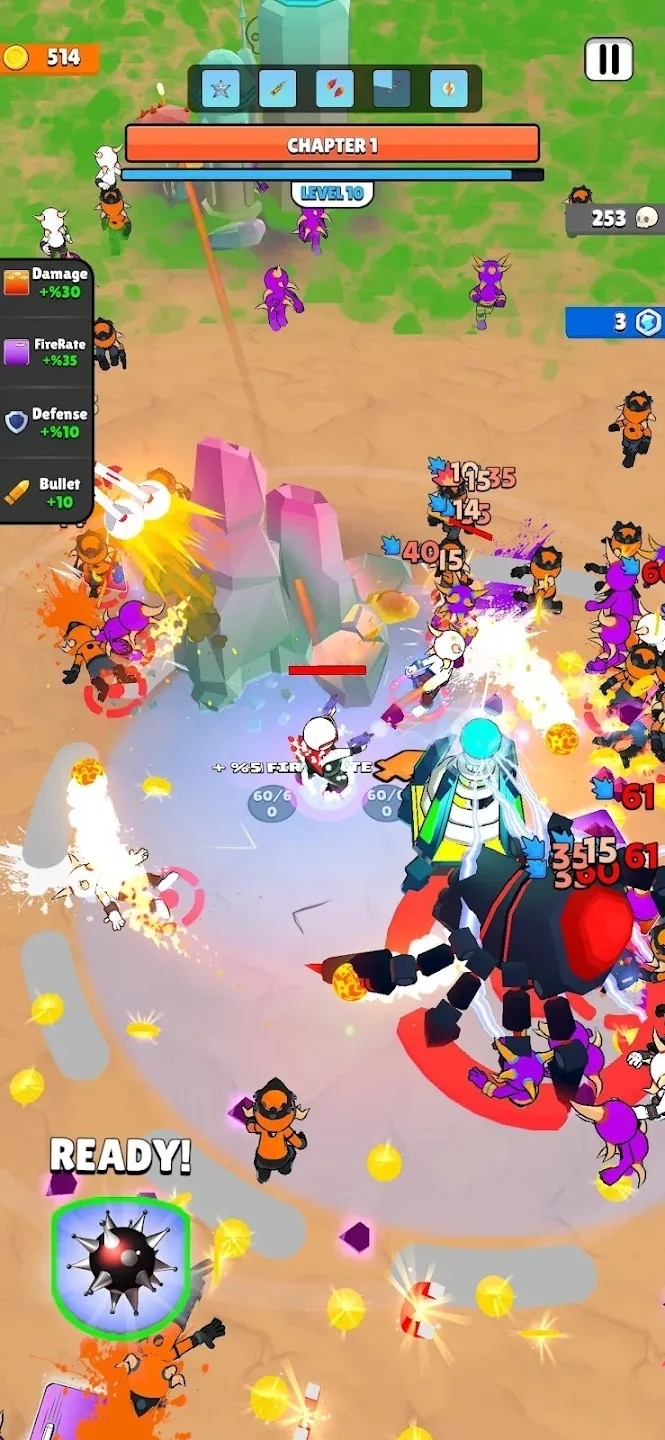Tap the bullet skill icon
Screen dimensions: 665x1440
[x=277, y=89]
